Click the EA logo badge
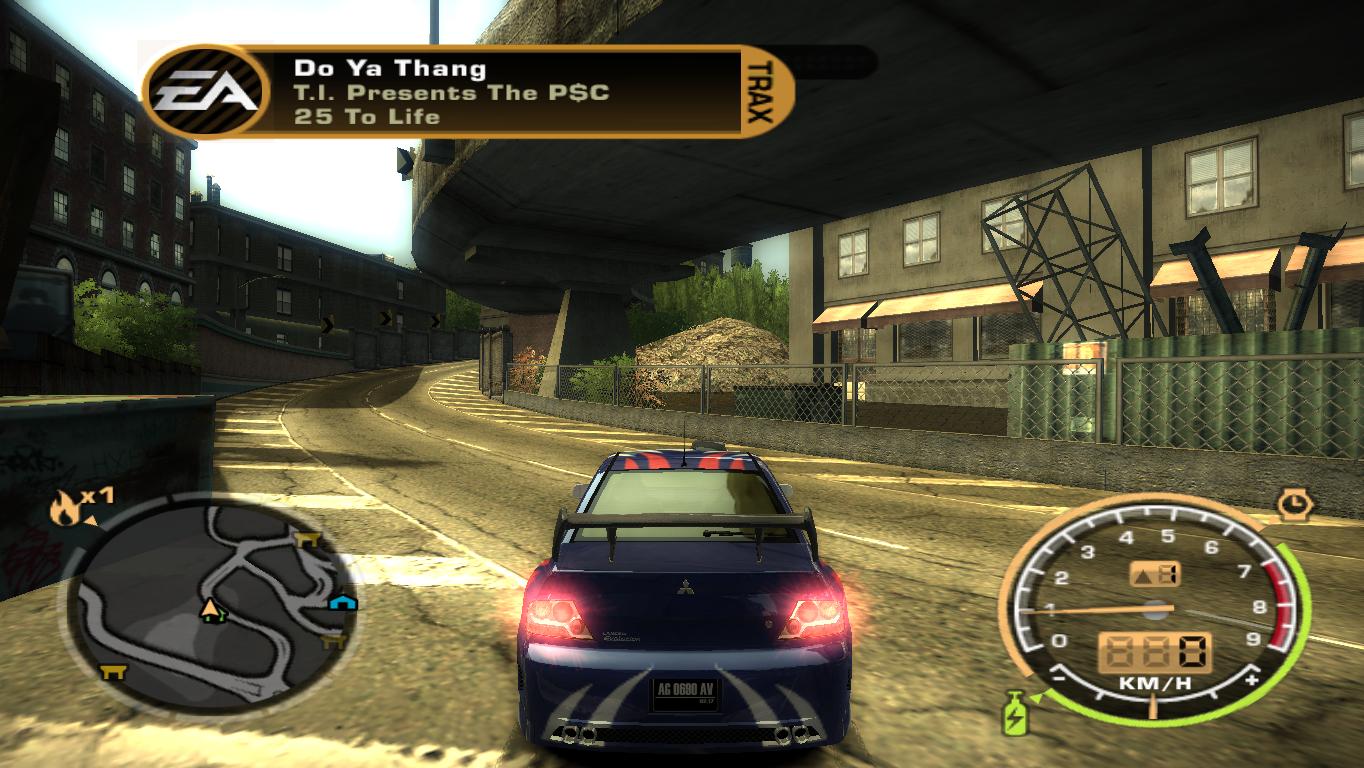This screenshot has height=768, width=1364. pos(209,93)
